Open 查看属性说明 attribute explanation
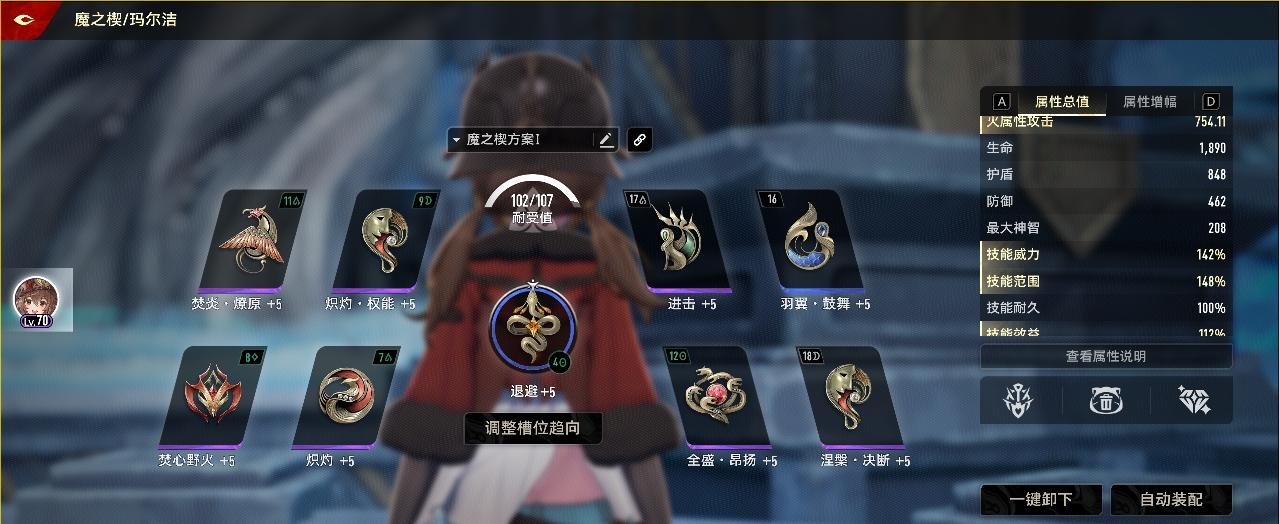The width and height of the screenshot is (1279, 524). point(1105,357)
